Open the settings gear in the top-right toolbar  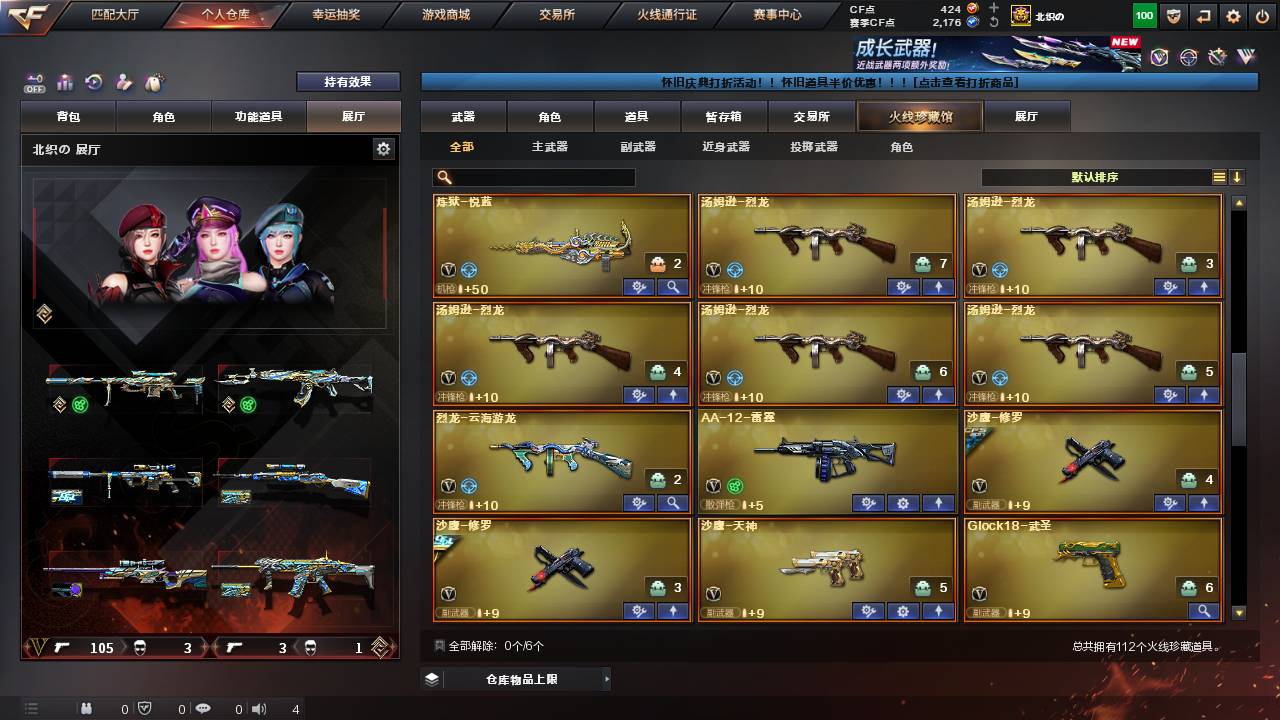pyautogui.click(x=1232, y=17)
